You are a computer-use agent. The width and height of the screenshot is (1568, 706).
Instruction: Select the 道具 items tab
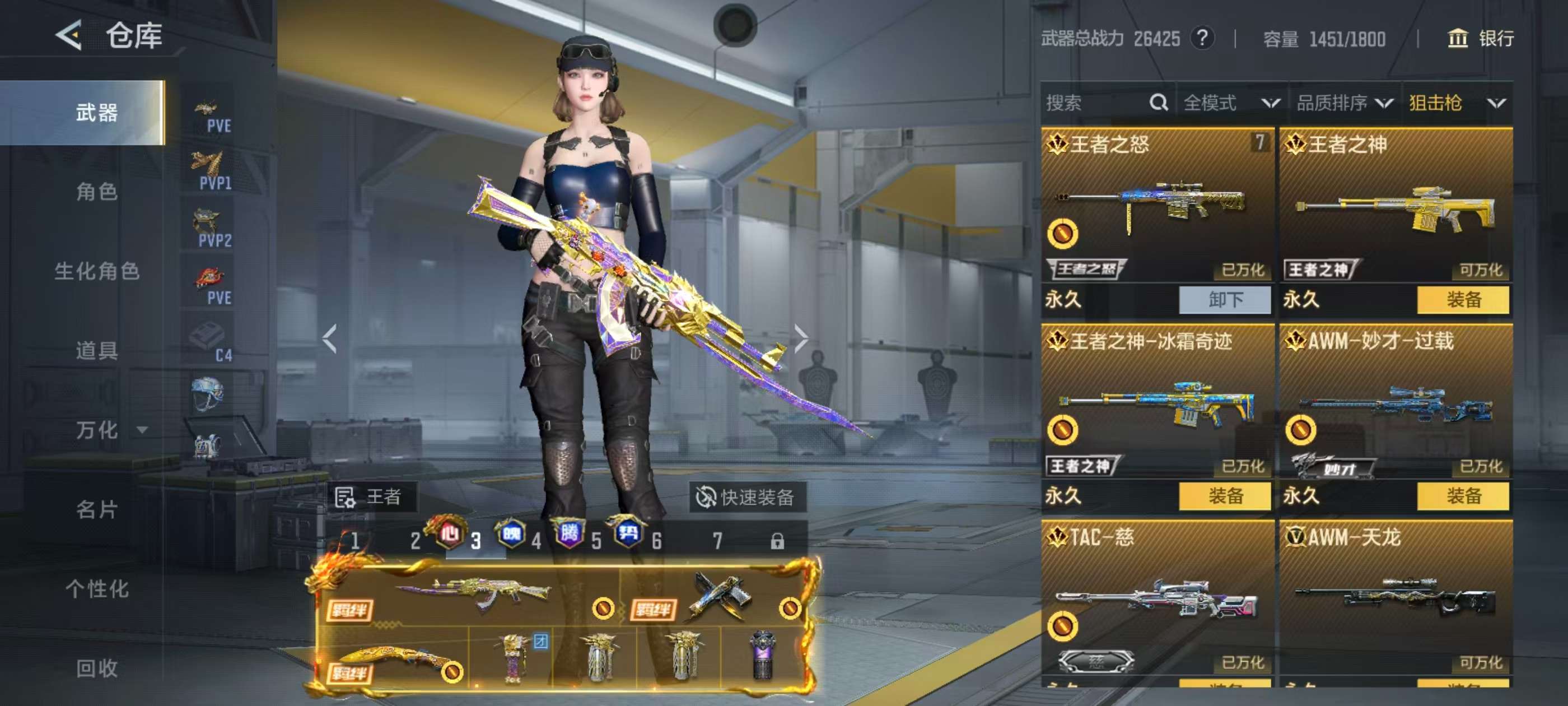pos(96,350)
